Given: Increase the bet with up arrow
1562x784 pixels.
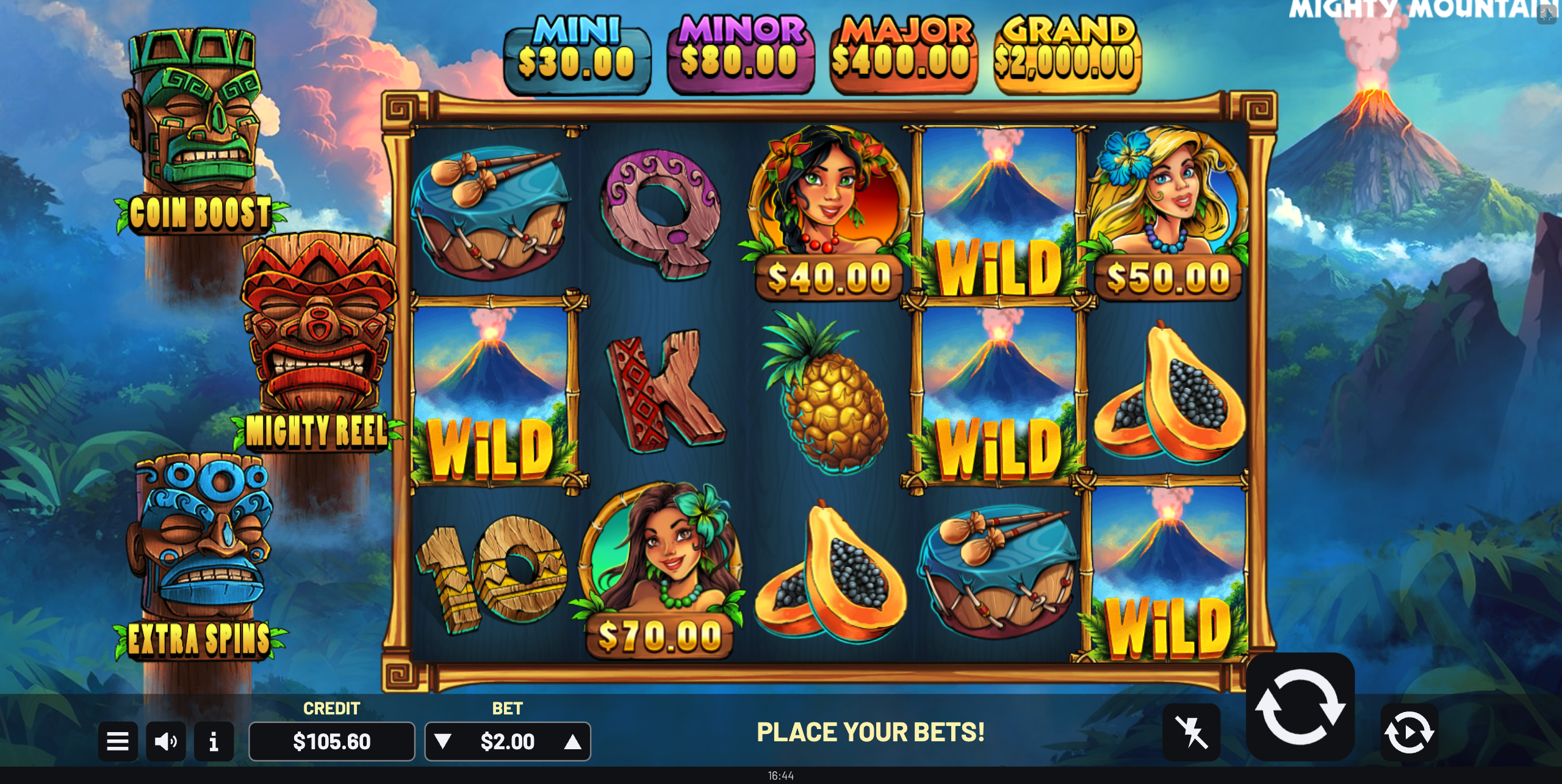Looking at the screenshot, I should (572, 741).
